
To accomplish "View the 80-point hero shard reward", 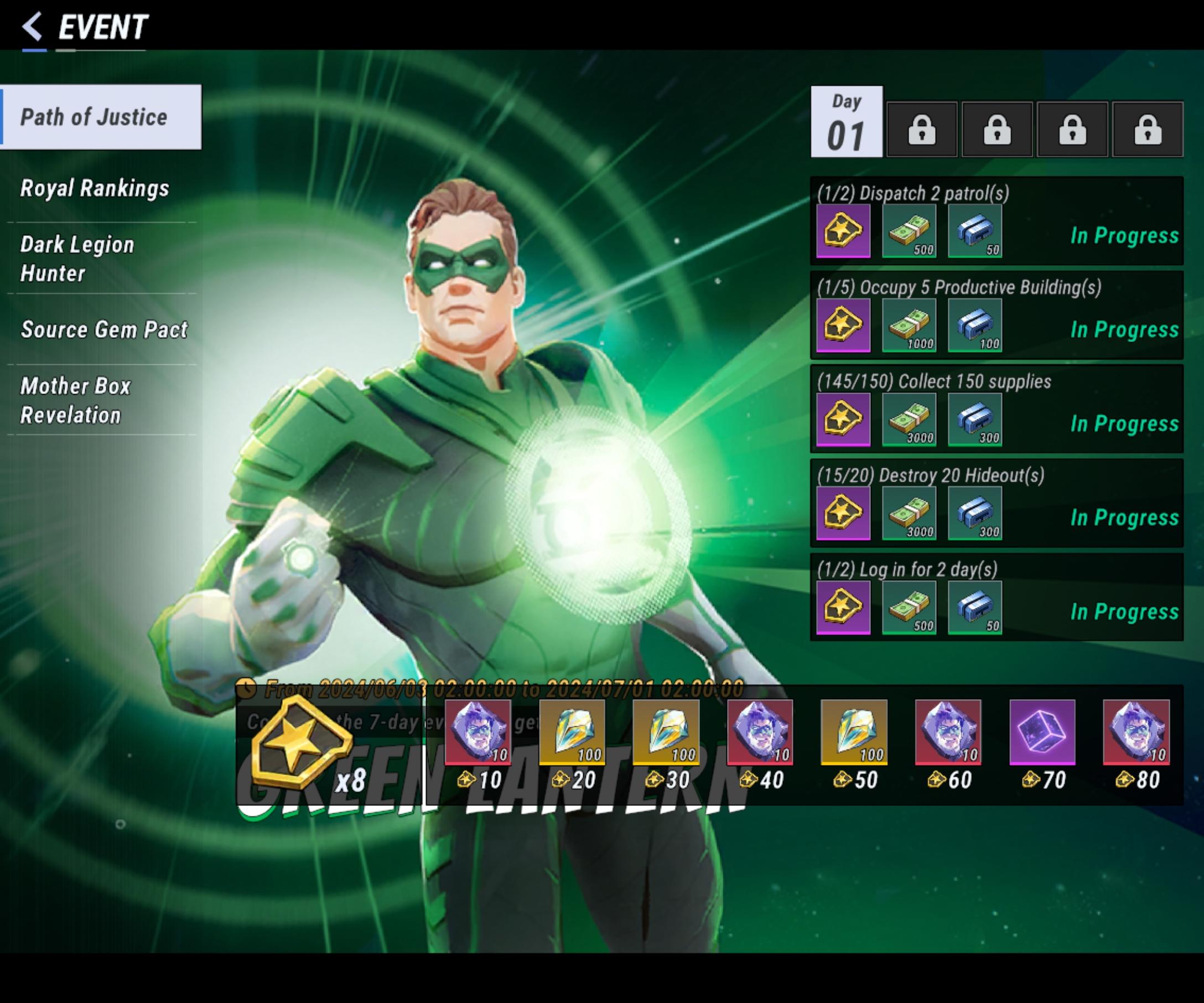I will tap(1136, 732).
